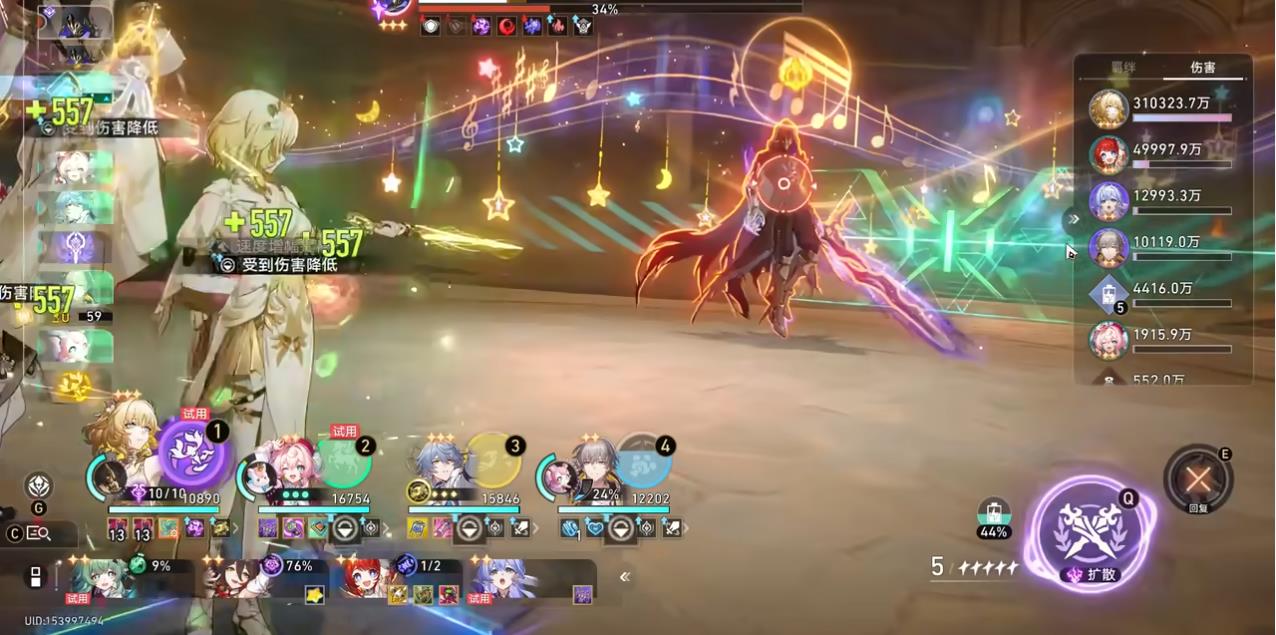Trigger the purple ultimate marked 1

[194, 453]
